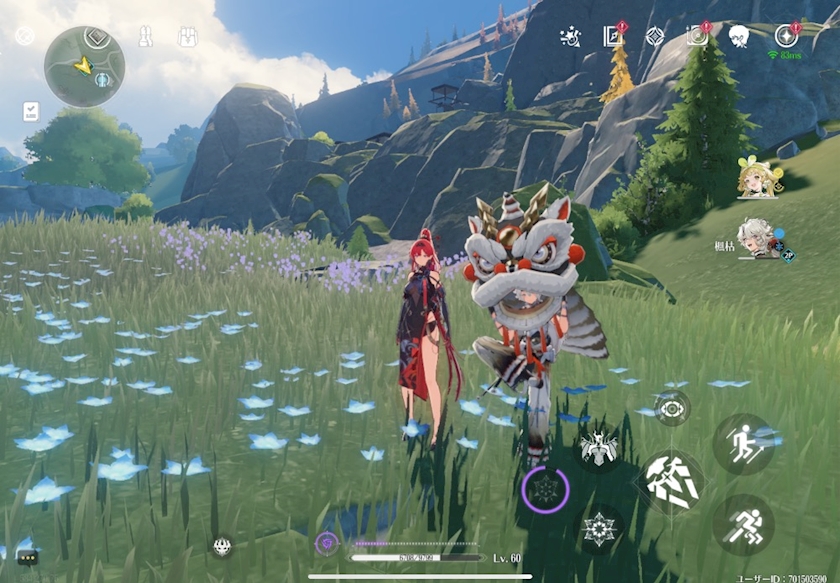Trigger the purple-ringed resonance liberation
Screen dimensions: 840x583
click(546, 490)
